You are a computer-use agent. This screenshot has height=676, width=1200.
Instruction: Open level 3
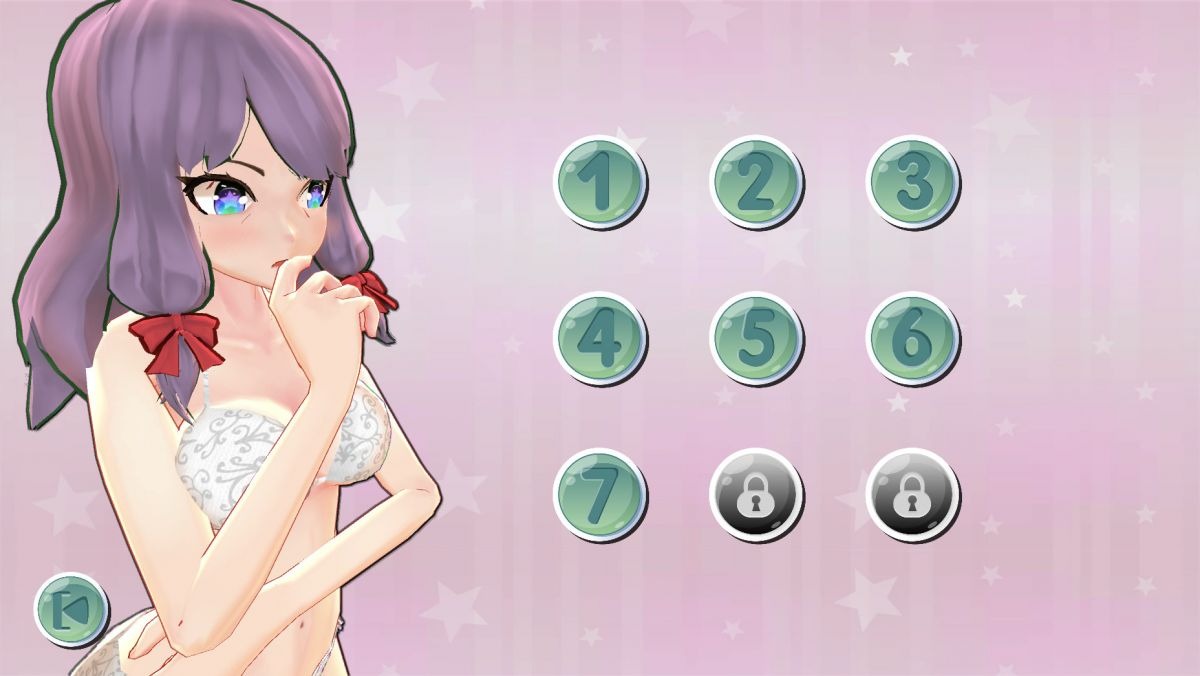(911, 182)
